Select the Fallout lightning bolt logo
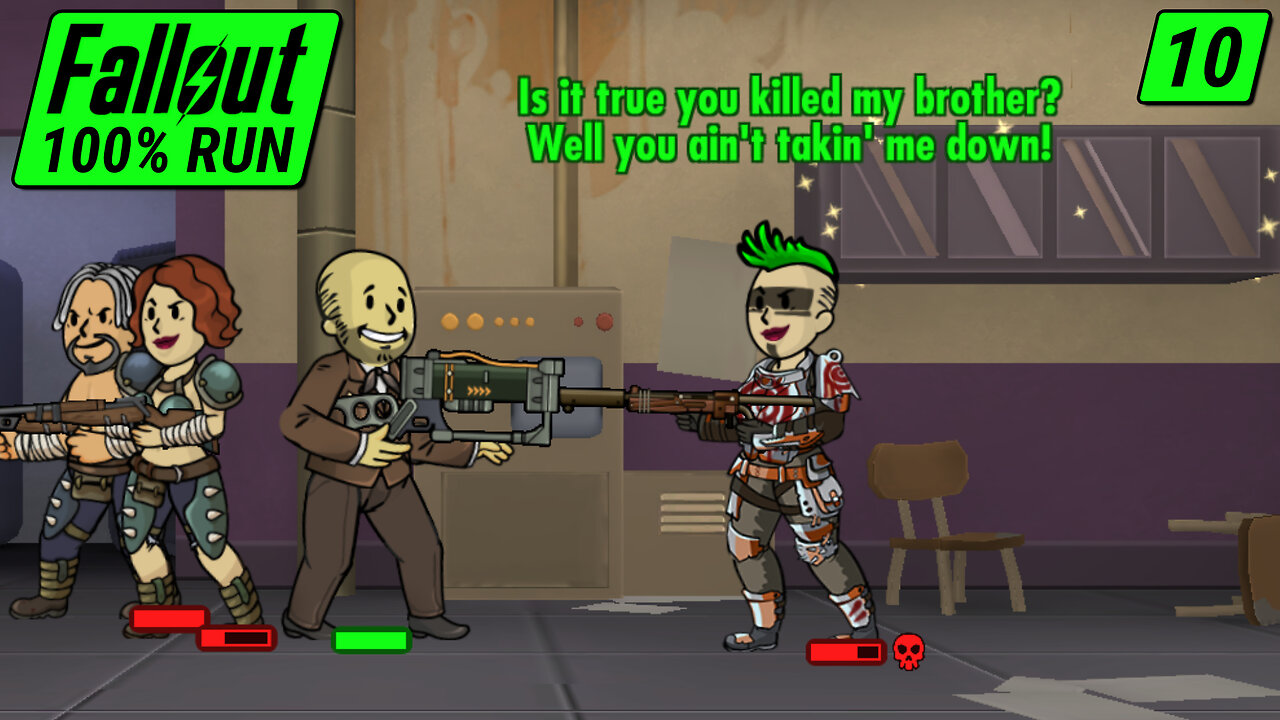The width and height of the screenshot is (1280, 720). [x=198, y=80]
